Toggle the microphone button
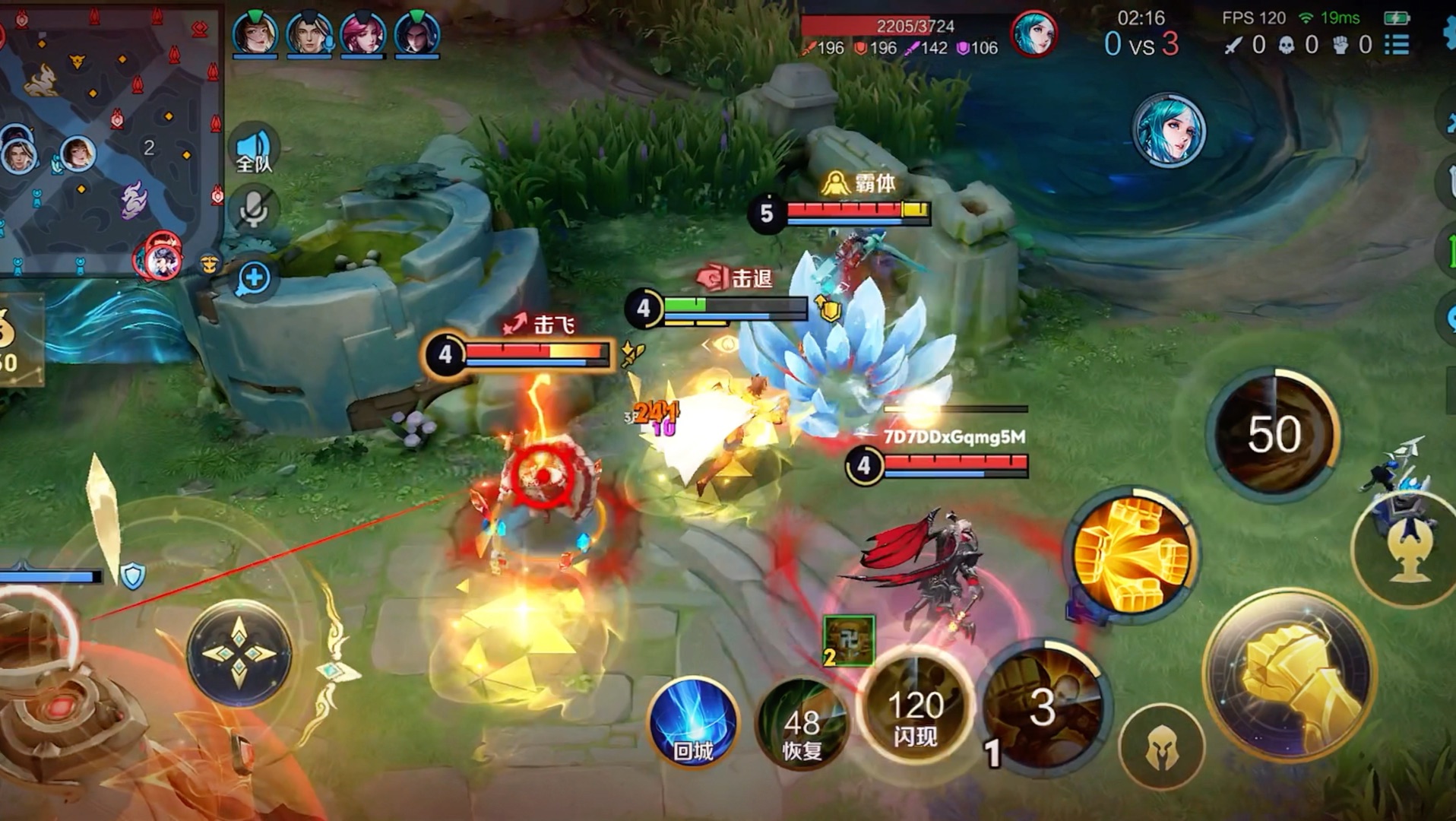 [x=253, y=210]
